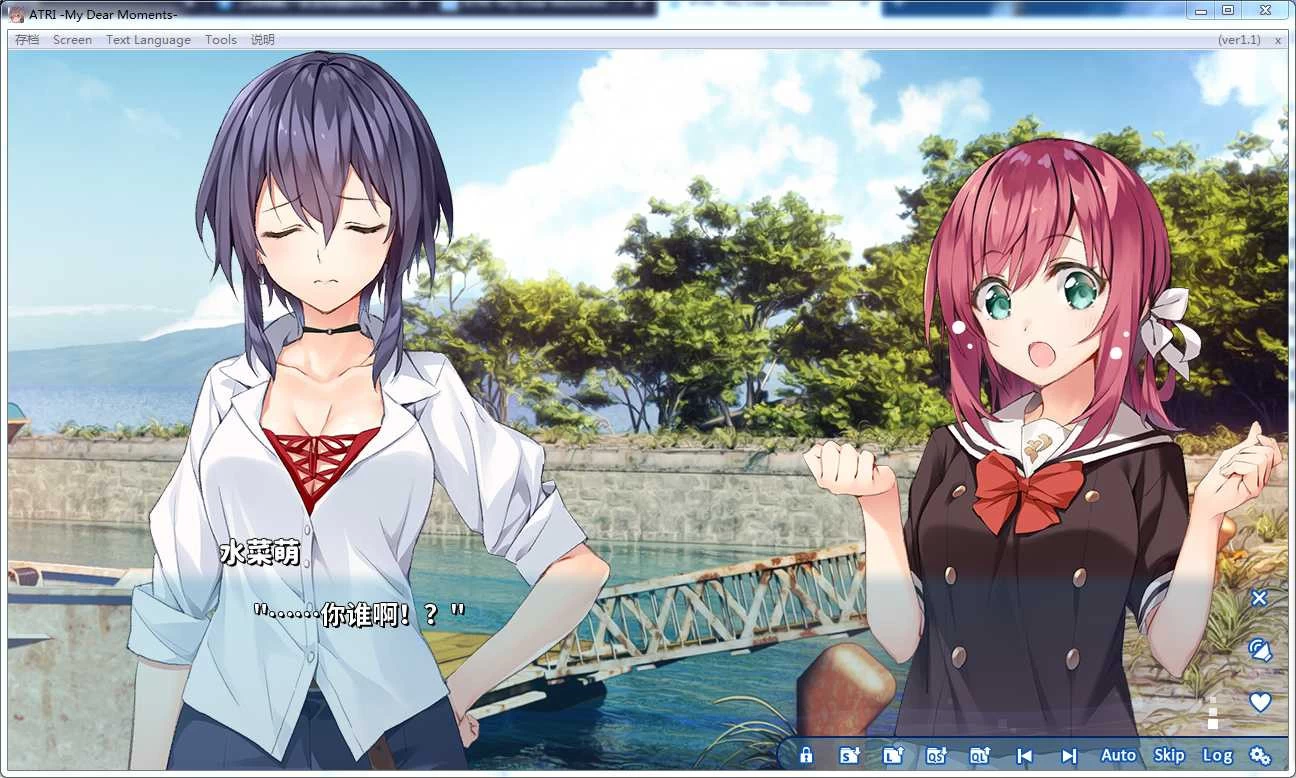Viewport: 1296px width, 778px height.
Task: Enable Auto reading mode
Action: (x=1117, y=756)
